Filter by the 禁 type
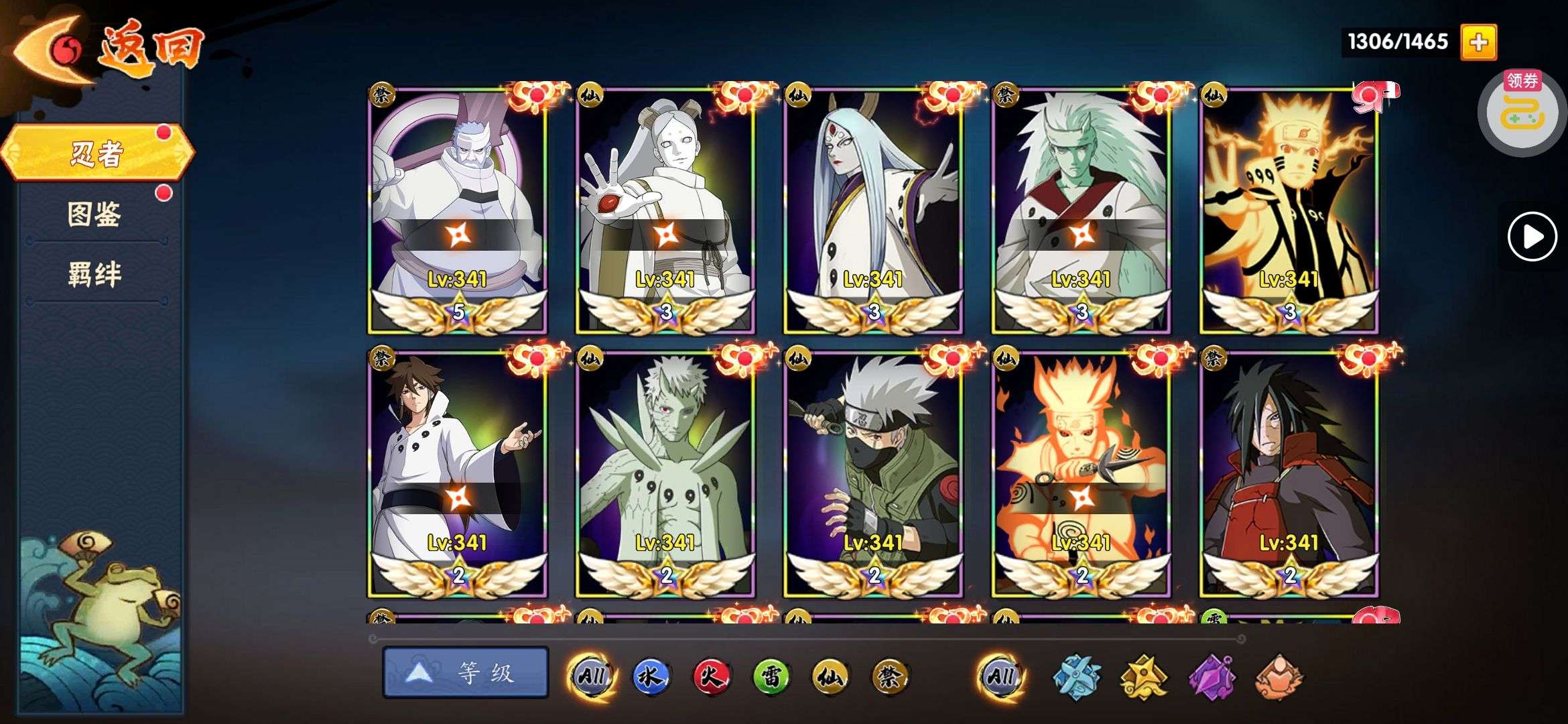The width and height of the screenshot is (1568, 724). point(890,676)
